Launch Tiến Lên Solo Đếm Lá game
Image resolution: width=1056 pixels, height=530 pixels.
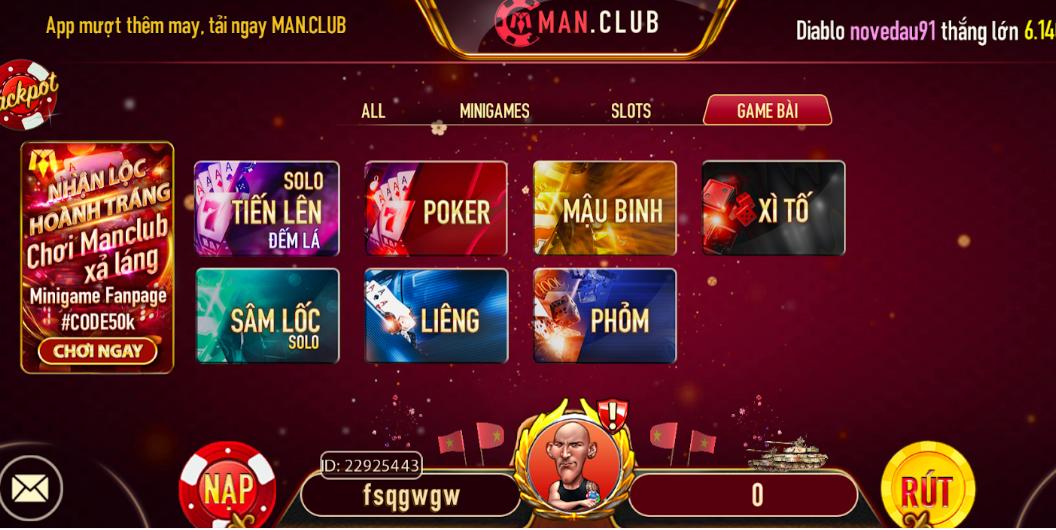pyautogui.click(x=267, y=209)
